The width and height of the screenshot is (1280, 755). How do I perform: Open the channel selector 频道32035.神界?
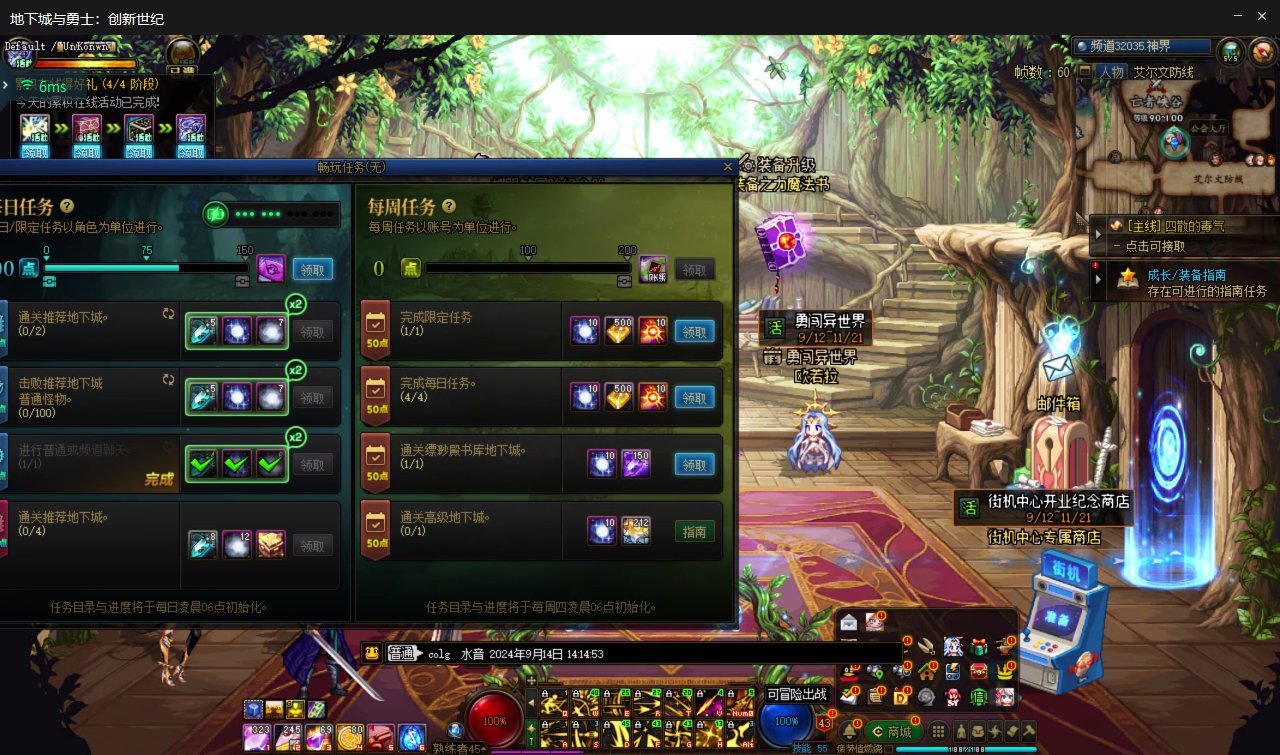[1140, 46]
